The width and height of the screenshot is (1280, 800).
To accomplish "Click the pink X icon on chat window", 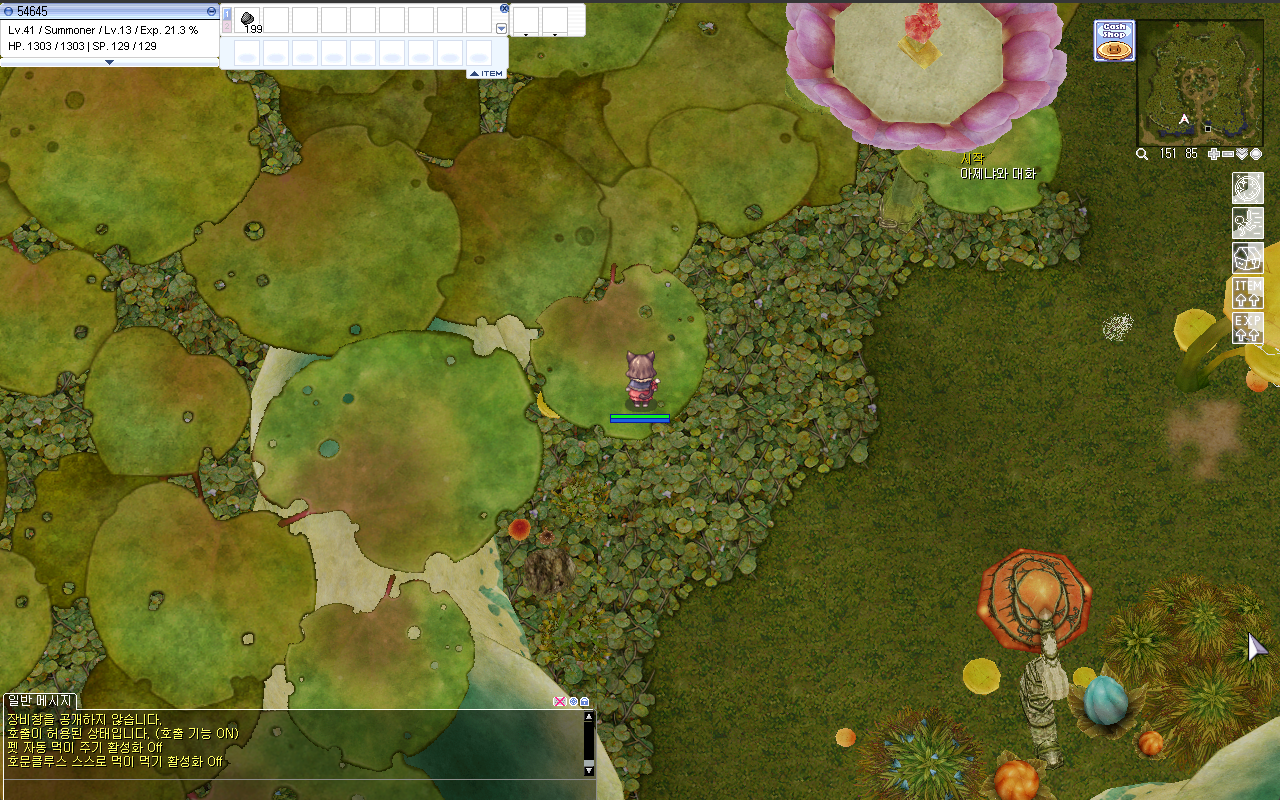I will (x=559, y=702).
